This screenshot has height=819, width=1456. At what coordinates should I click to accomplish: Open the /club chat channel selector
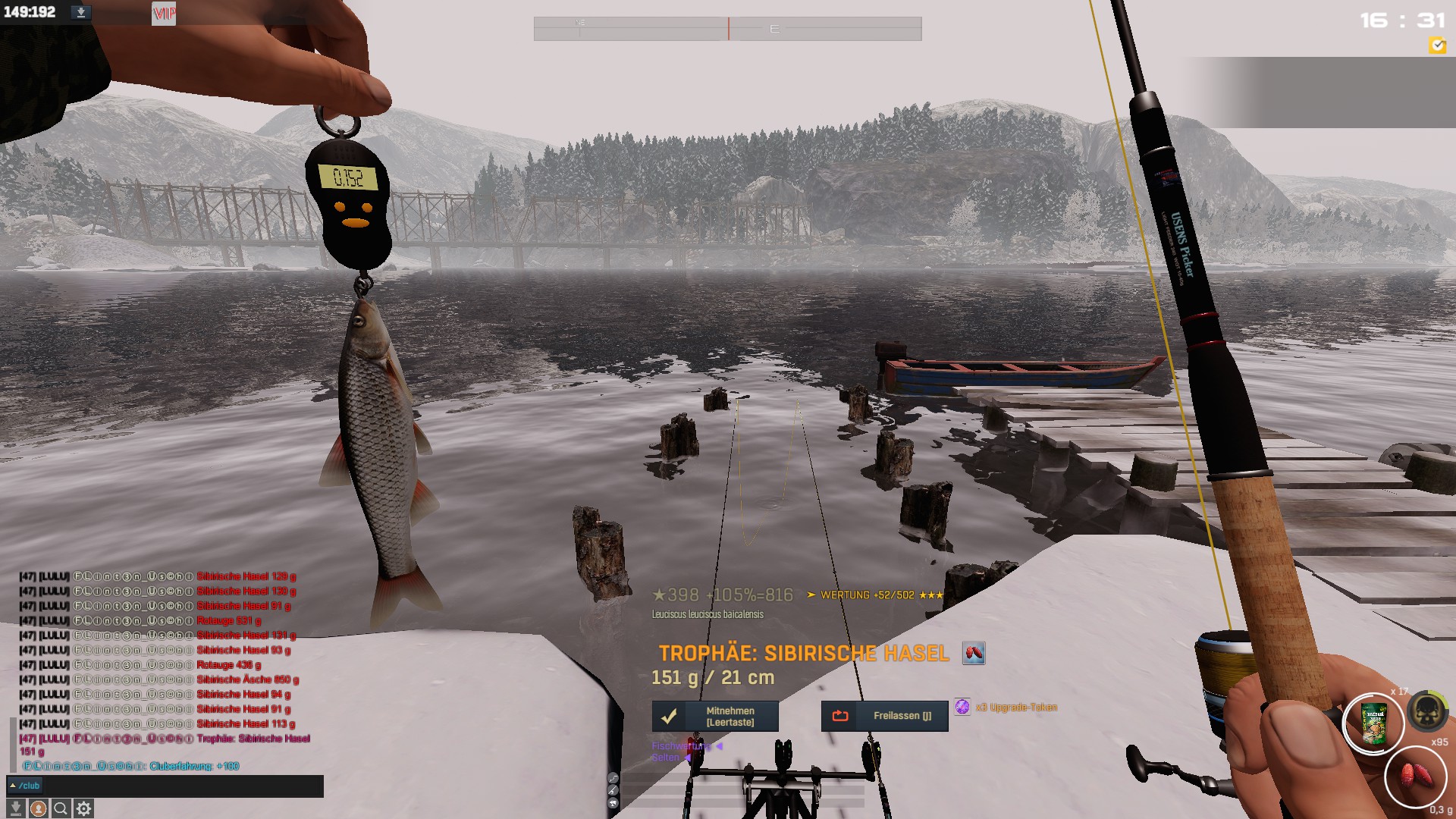coord(25,786)
